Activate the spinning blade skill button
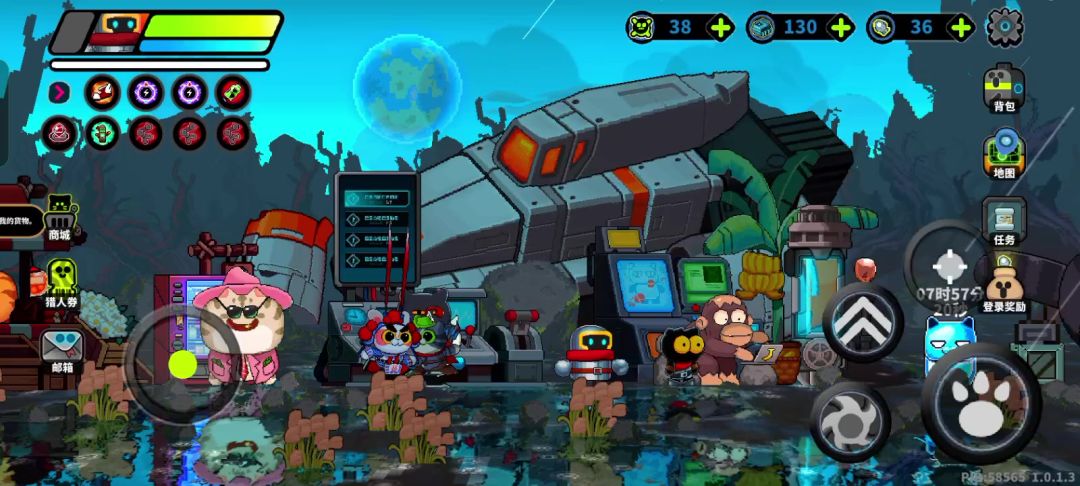The width and height of the screenshot is (1080, 486). click(x=850, y=421)
